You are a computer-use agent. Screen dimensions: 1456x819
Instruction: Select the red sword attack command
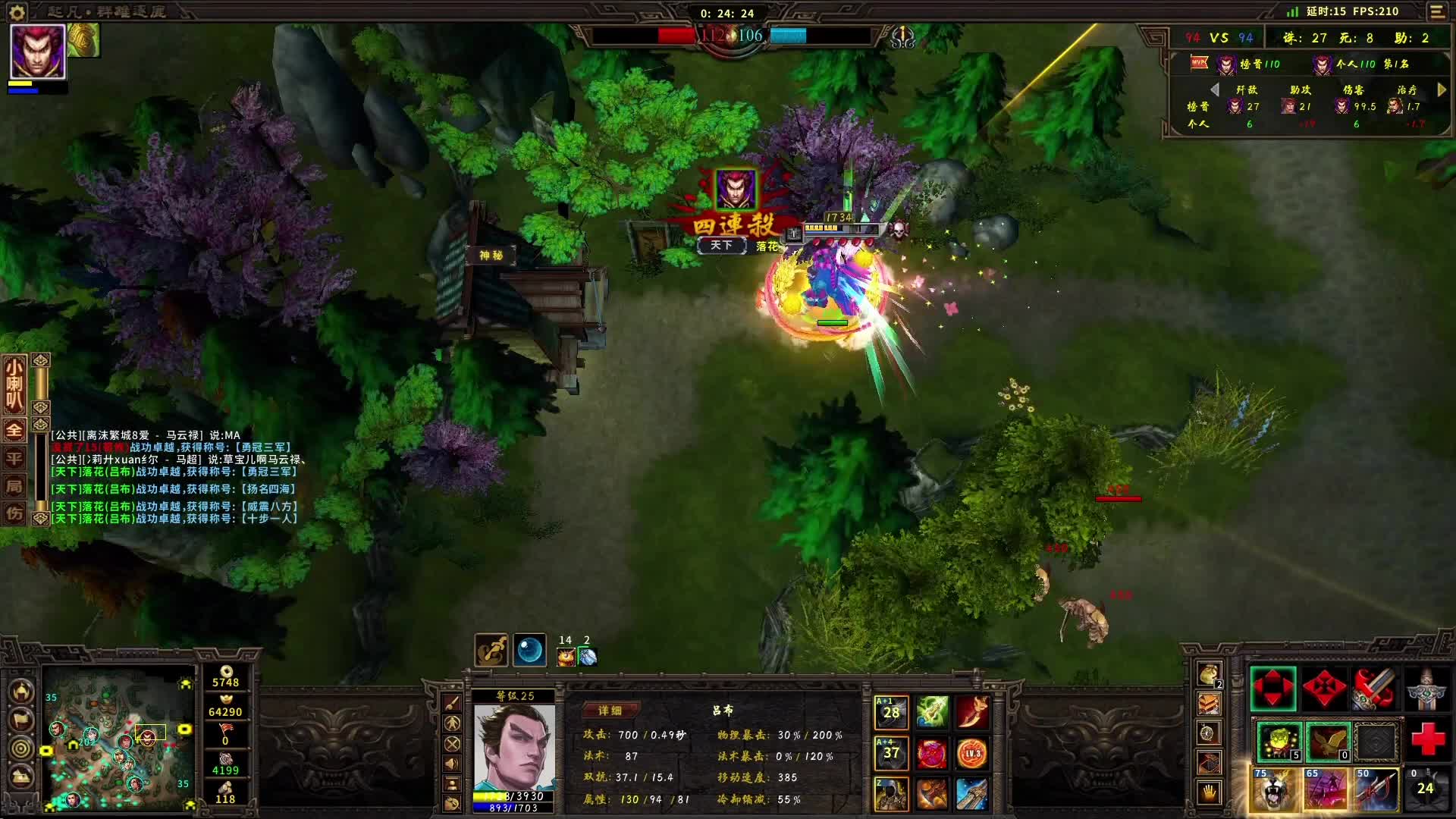point(1375,689)
